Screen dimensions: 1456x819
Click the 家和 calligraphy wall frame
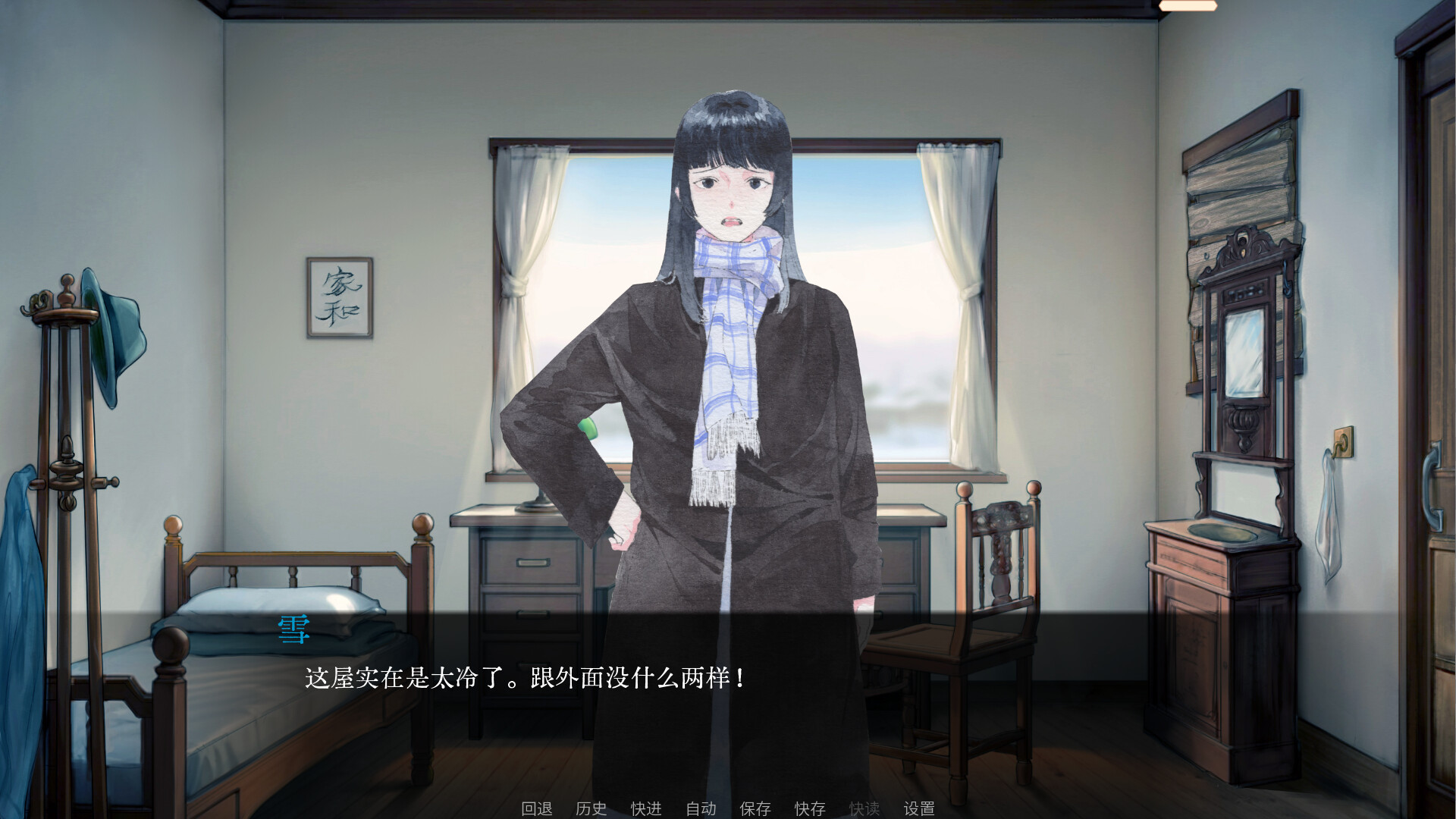(x=339, y=299)
